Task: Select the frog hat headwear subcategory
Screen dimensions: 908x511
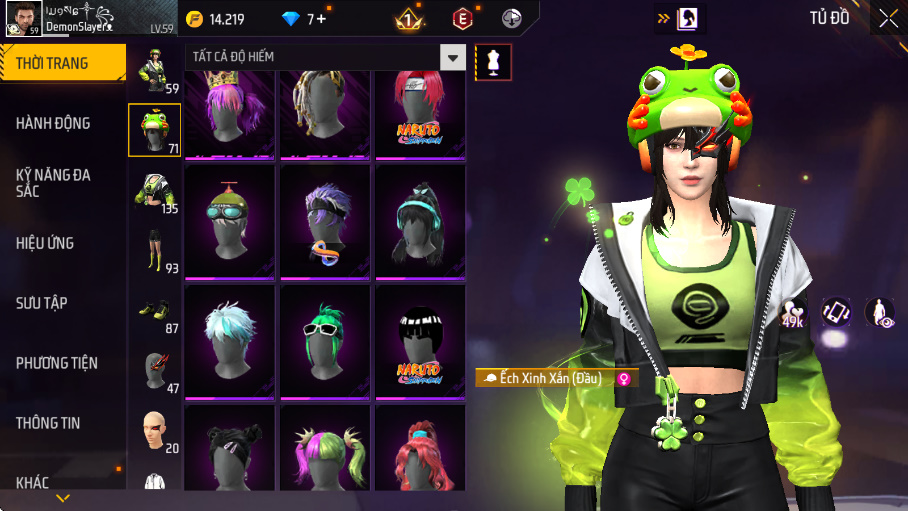Action: coord(154,130)
